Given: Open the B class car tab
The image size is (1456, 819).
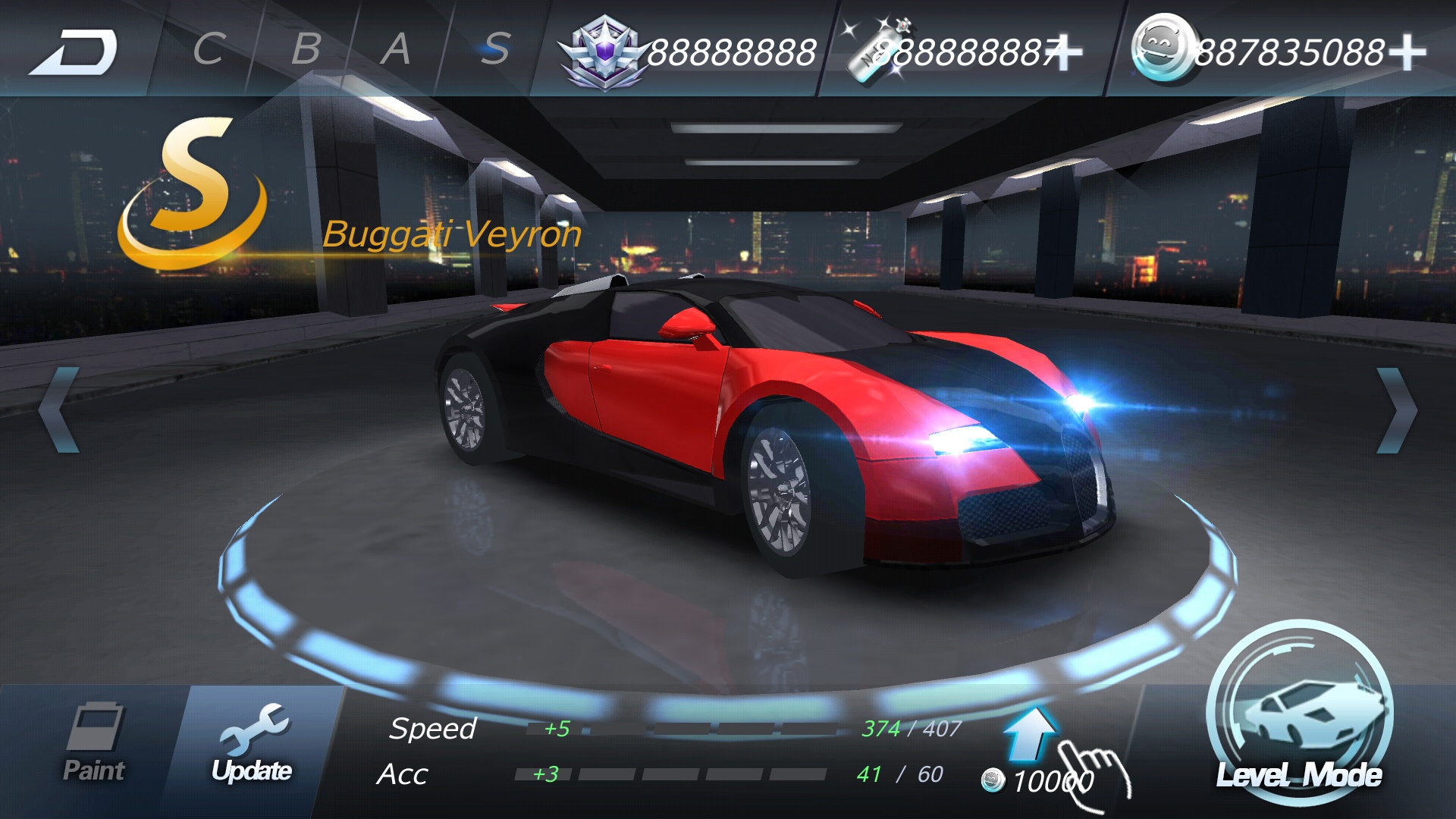Looking at the screenshot, I should coord(306,50).
